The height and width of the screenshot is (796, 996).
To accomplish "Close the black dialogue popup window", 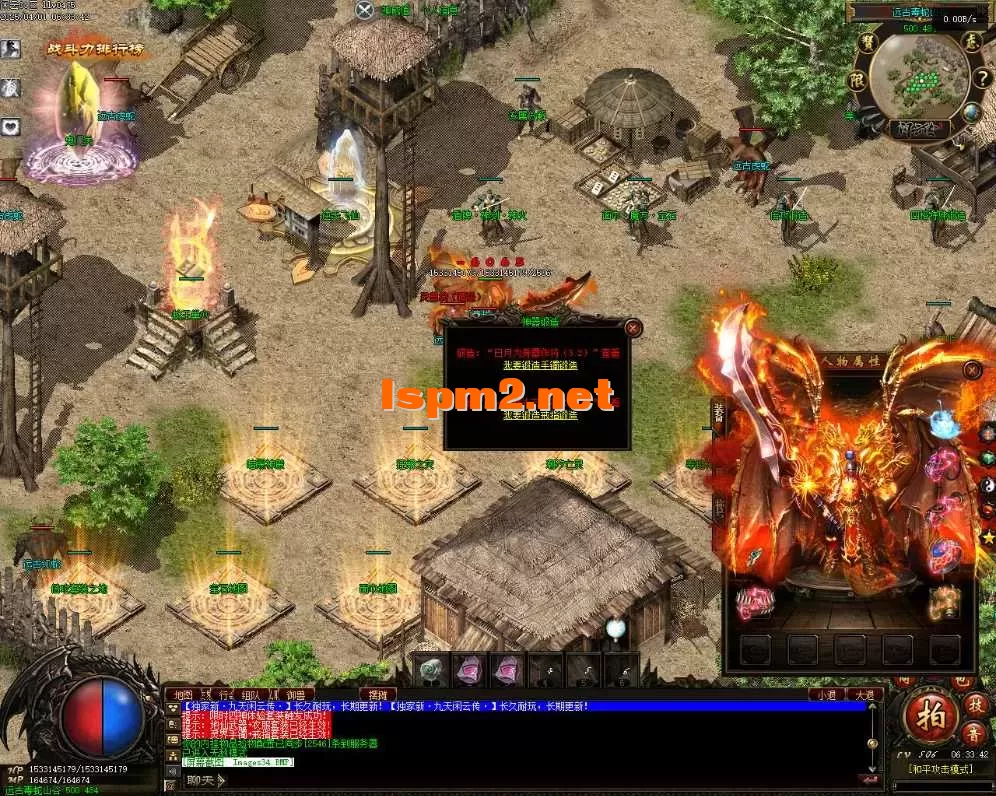I will tap(633, 327).
